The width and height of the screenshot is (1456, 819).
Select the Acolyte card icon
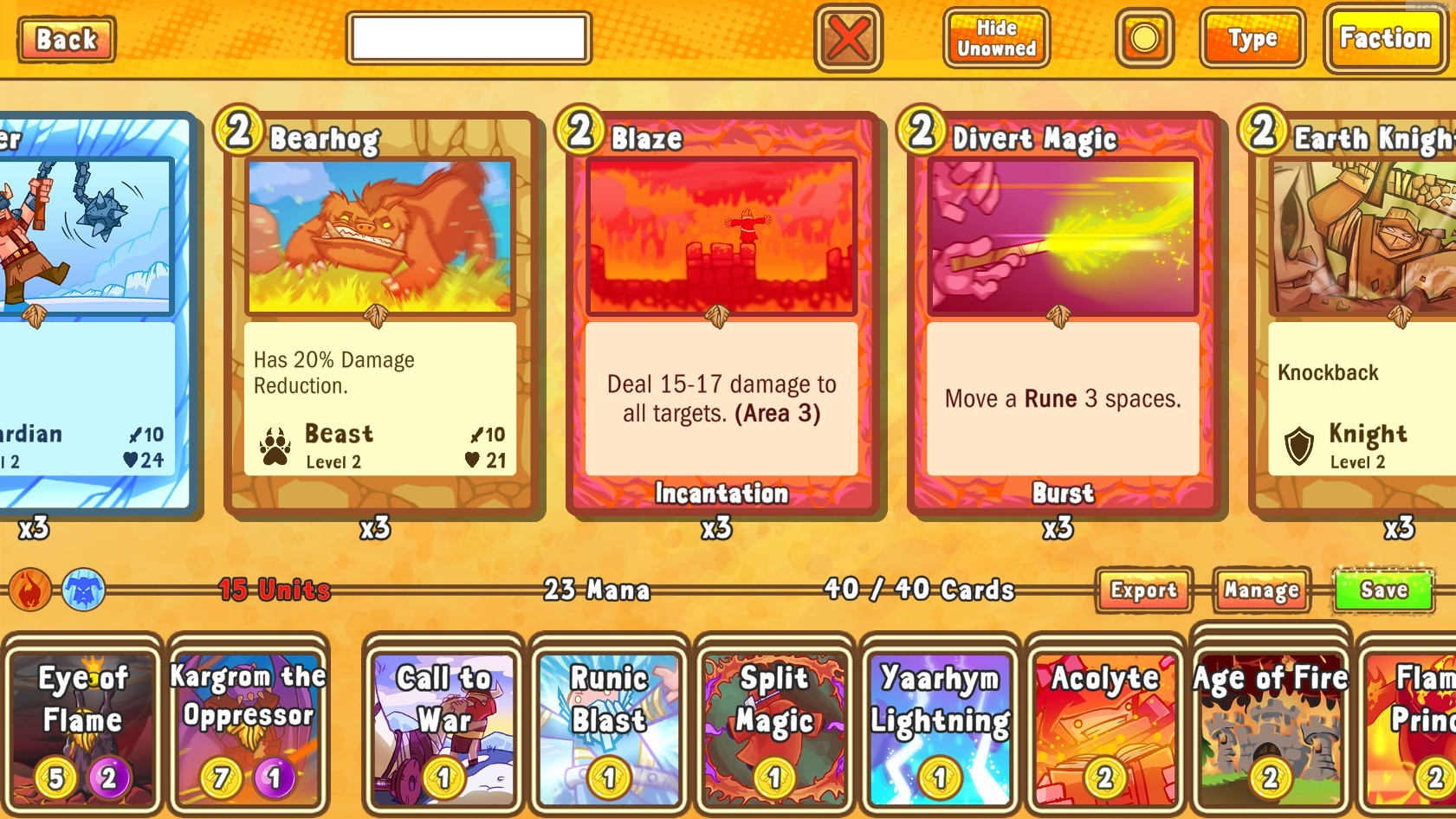click(1106, 725)
